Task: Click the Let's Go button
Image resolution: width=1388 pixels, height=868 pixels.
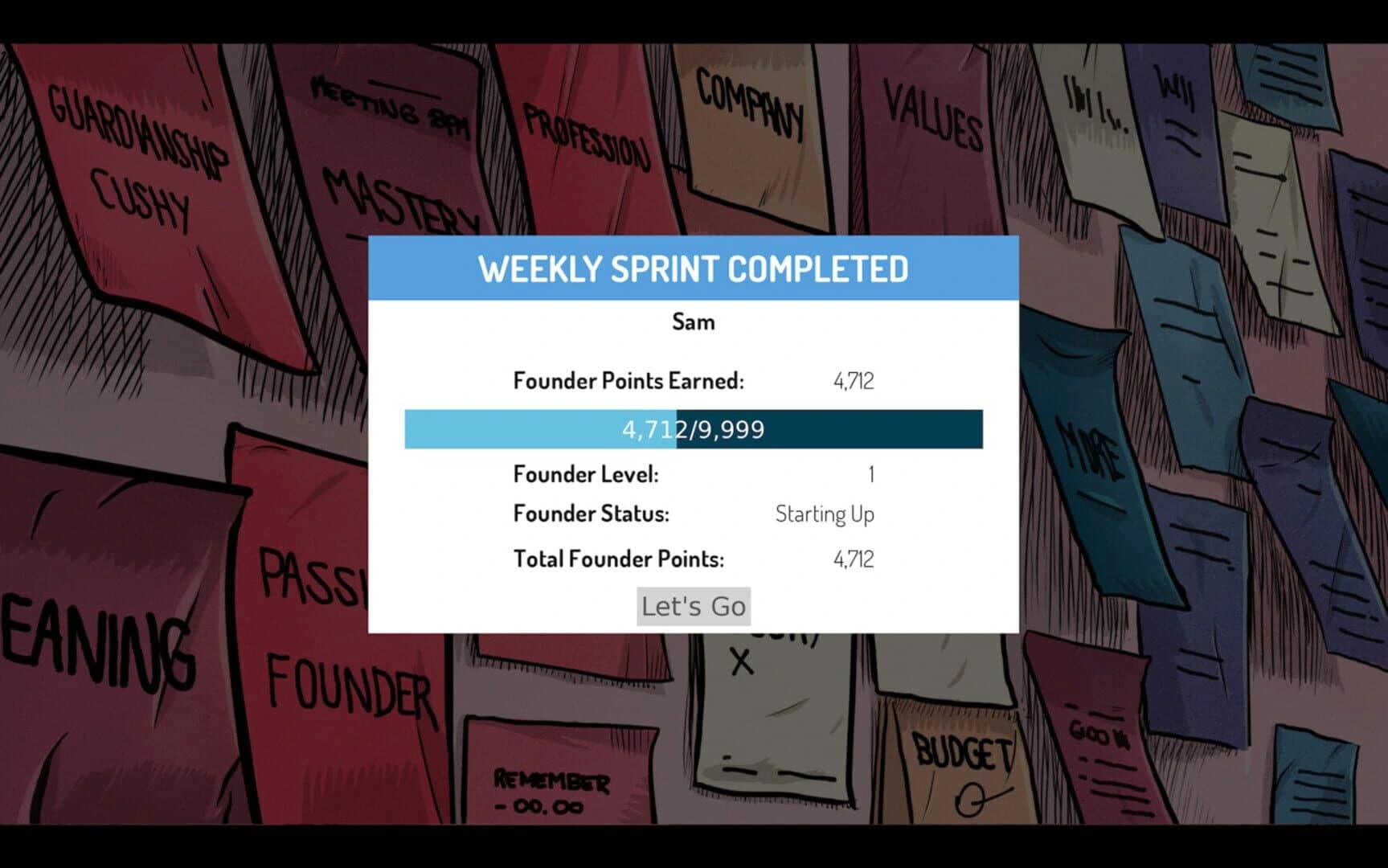Action: (693, 606)
